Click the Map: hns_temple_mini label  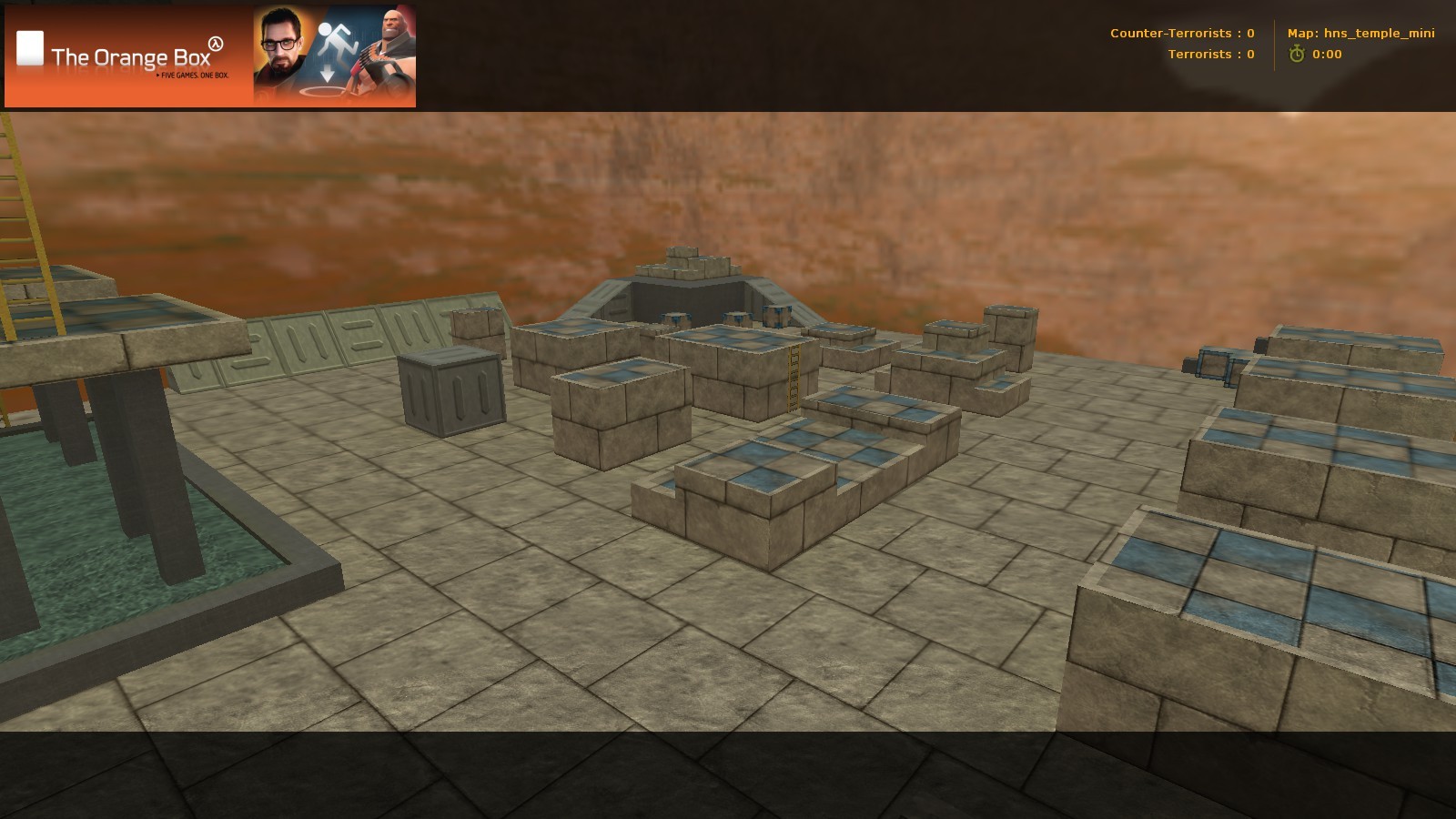pos(1360,34)
